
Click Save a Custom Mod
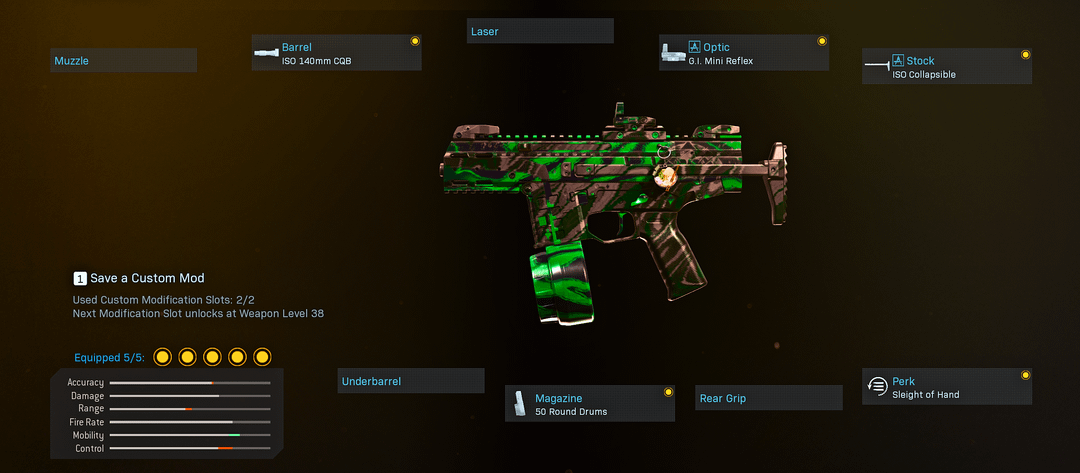(139, 278)
